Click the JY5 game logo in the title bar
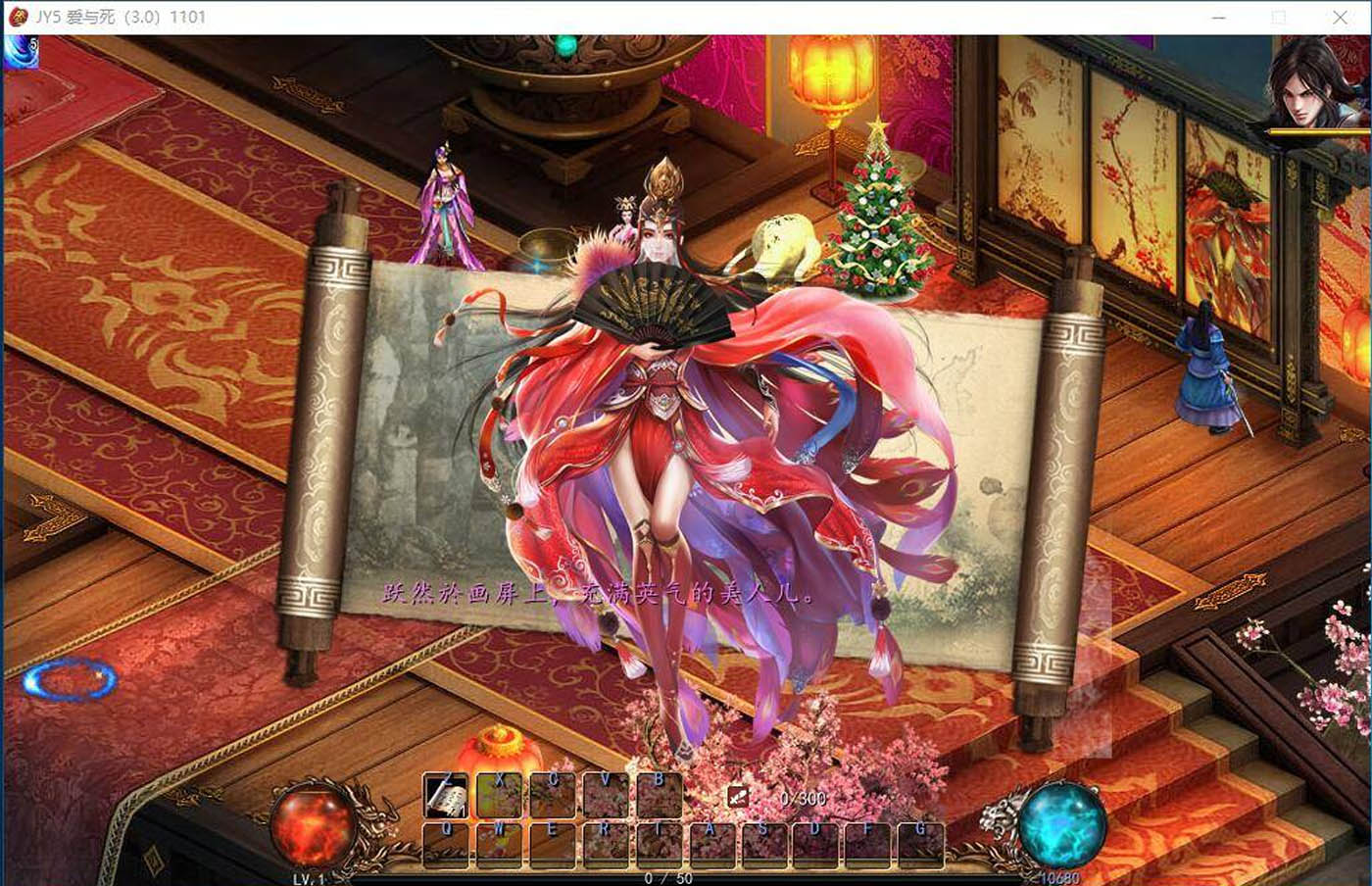 tap(17, 16)
